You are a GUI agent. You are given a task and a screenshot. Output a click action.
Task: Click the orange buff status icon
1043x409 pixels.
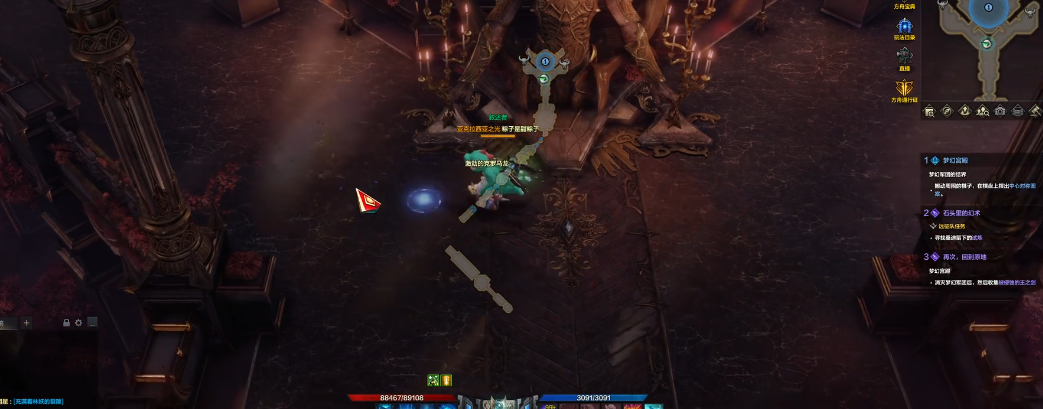click(447, 380)
